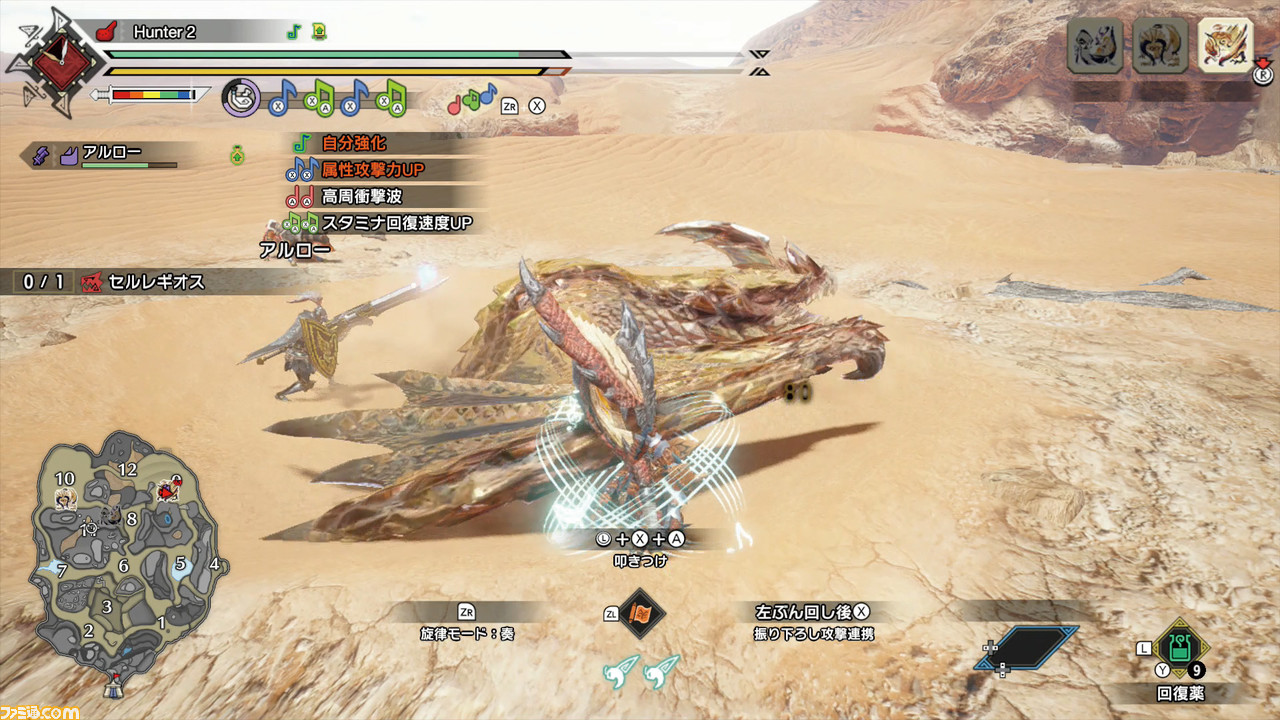Screen dimensions: 1280x720
Task: Select the スタミナ回復速度UP melody
Action: pos(396,223)
